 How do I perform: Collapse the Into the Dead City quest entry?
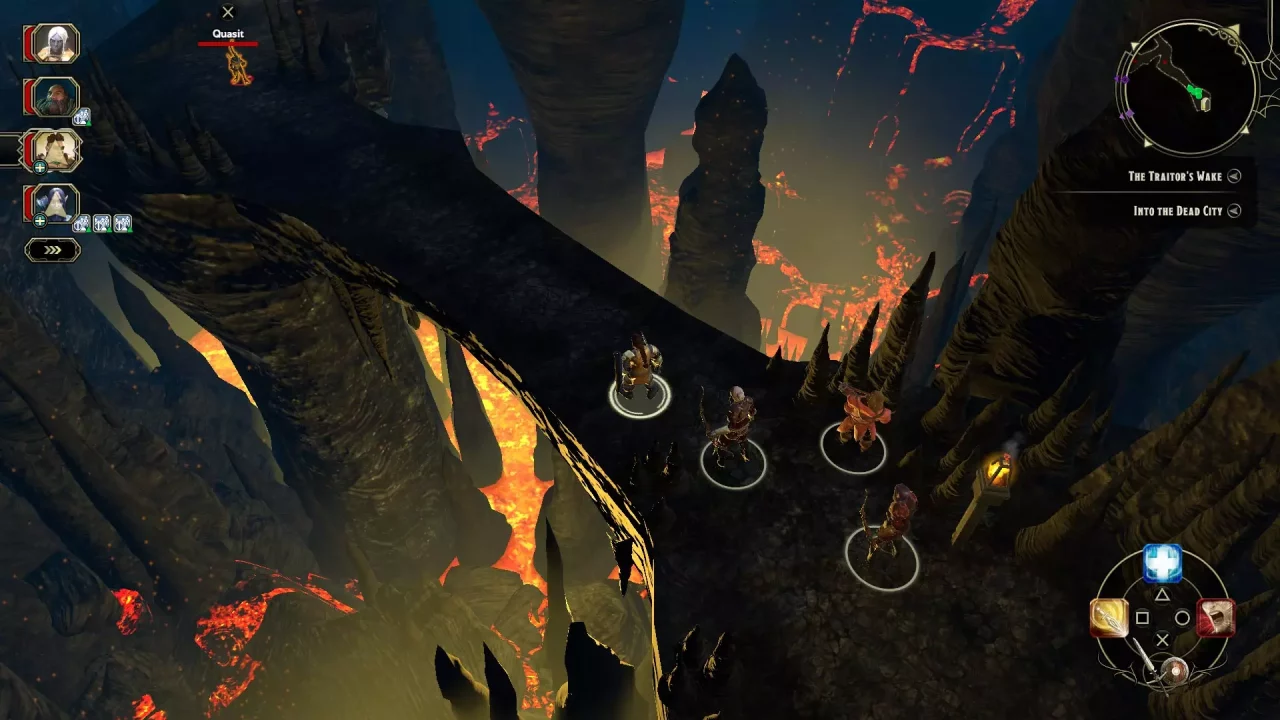click(x=1233, y=211)
